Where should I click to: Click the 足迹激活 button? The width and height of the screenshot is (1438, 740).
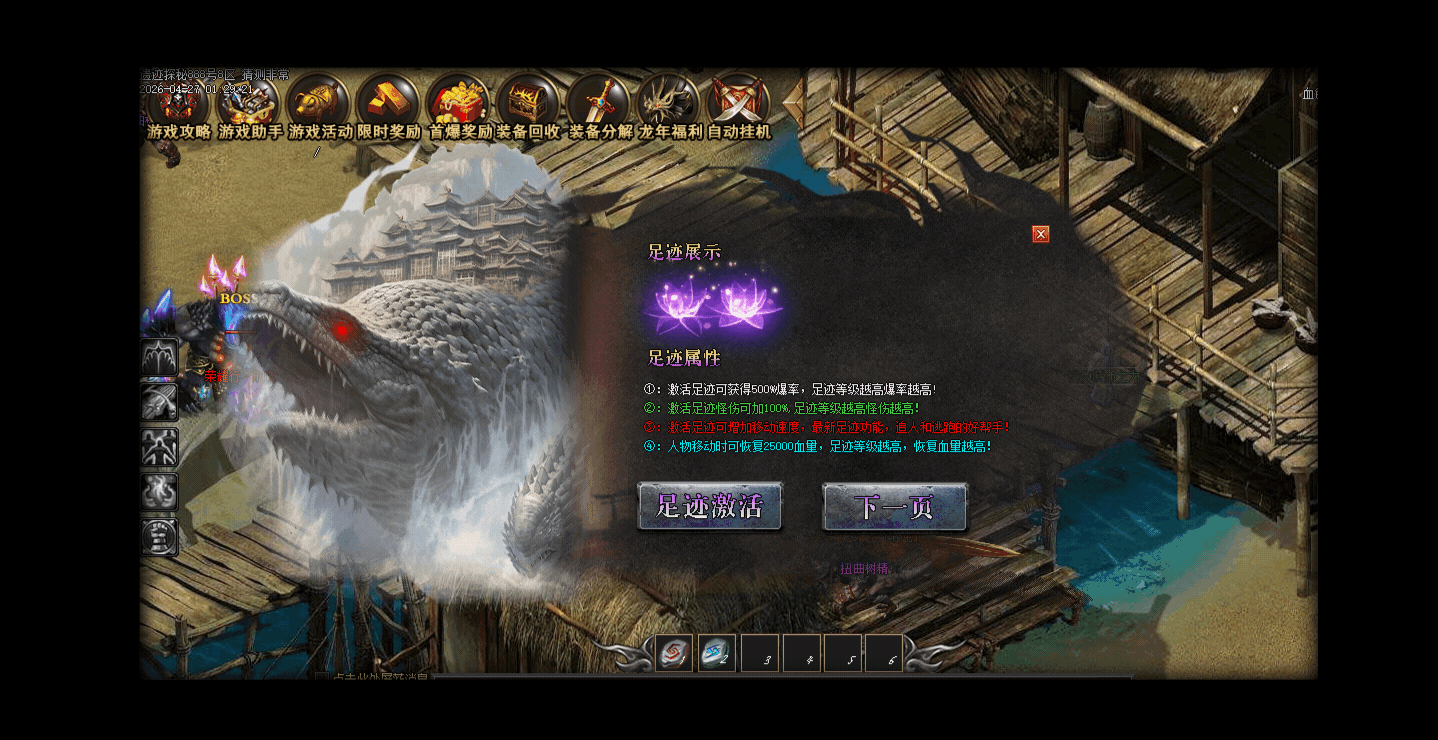pyautogui.click(x=710, y=506)
